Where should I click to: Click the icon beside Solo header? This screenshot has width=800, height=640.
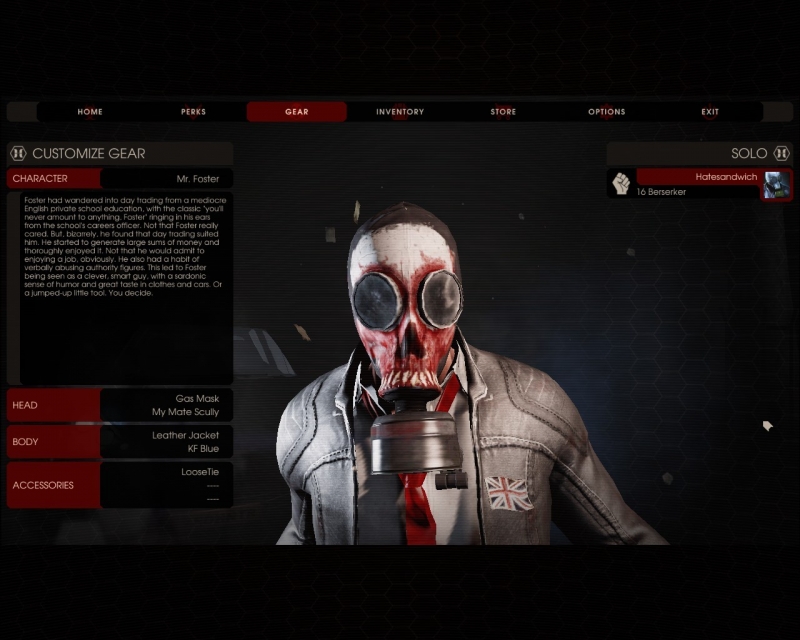pos(782,153)
